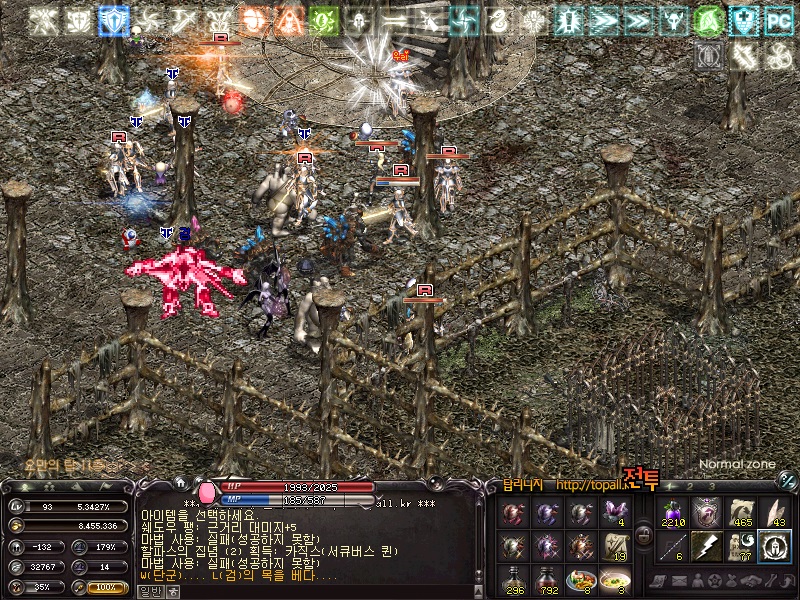Select the highlighted helmet skill slot

point(773,546)
